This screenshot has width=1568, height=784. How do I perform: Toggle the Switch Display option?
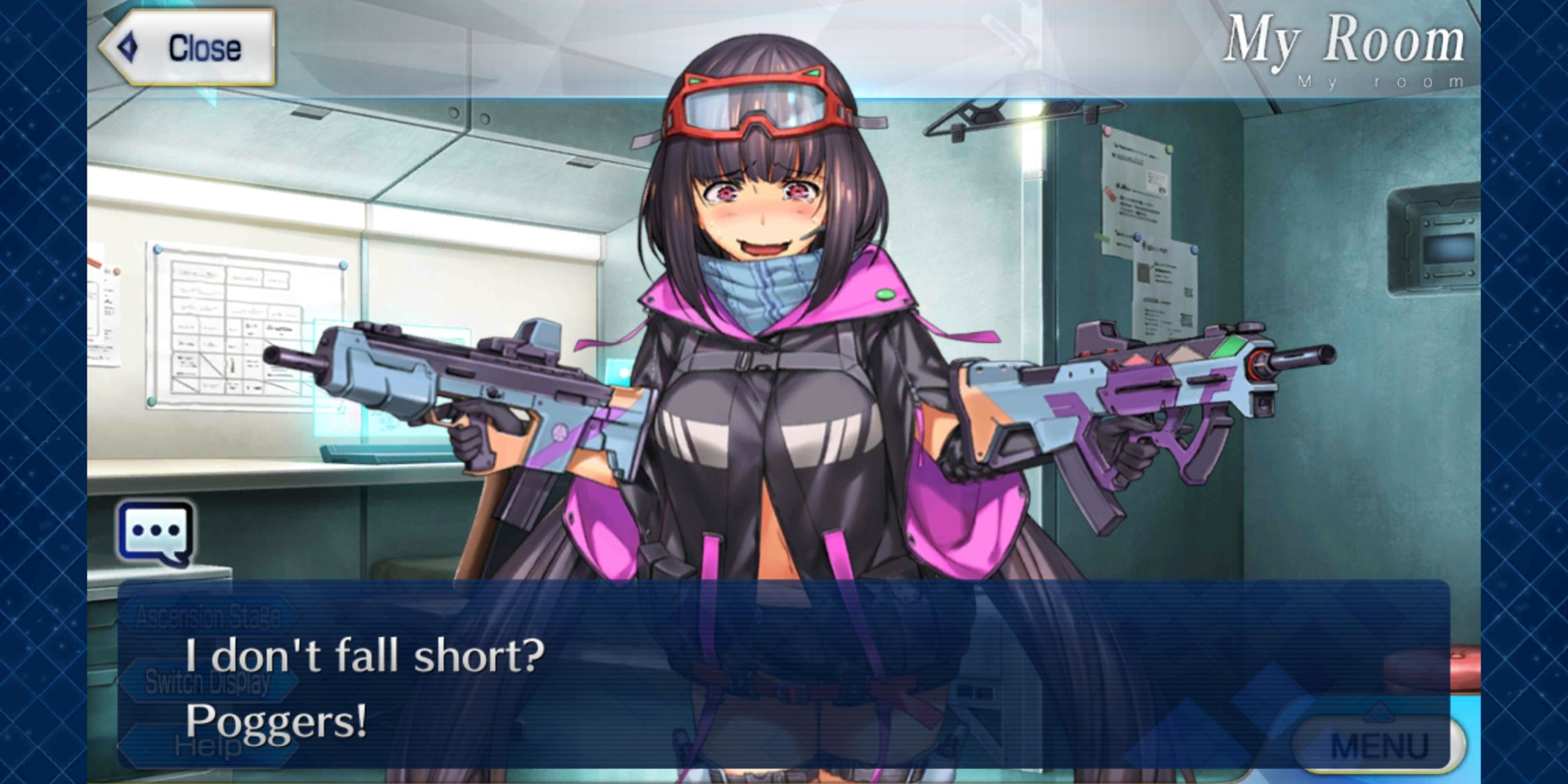click(x=207, y=682)
